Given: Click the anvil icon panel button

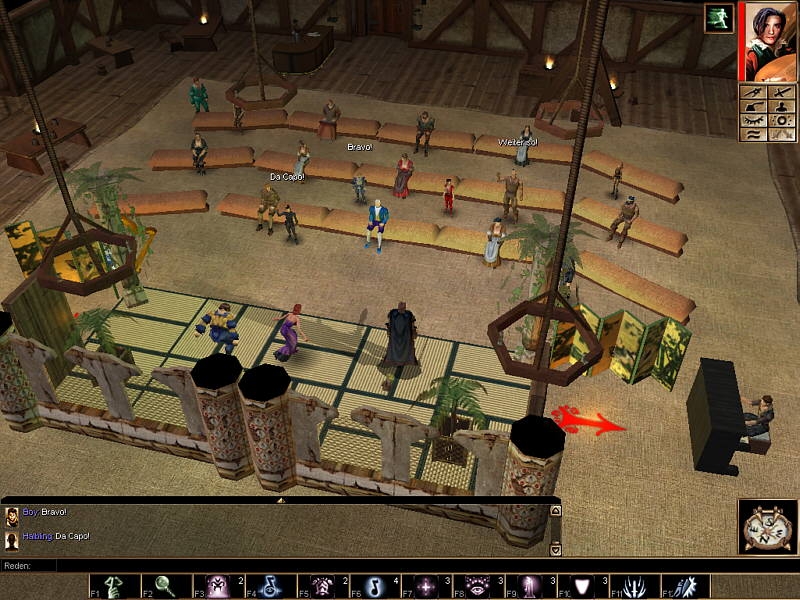Looking at the screenshot, I should point(753,106).
